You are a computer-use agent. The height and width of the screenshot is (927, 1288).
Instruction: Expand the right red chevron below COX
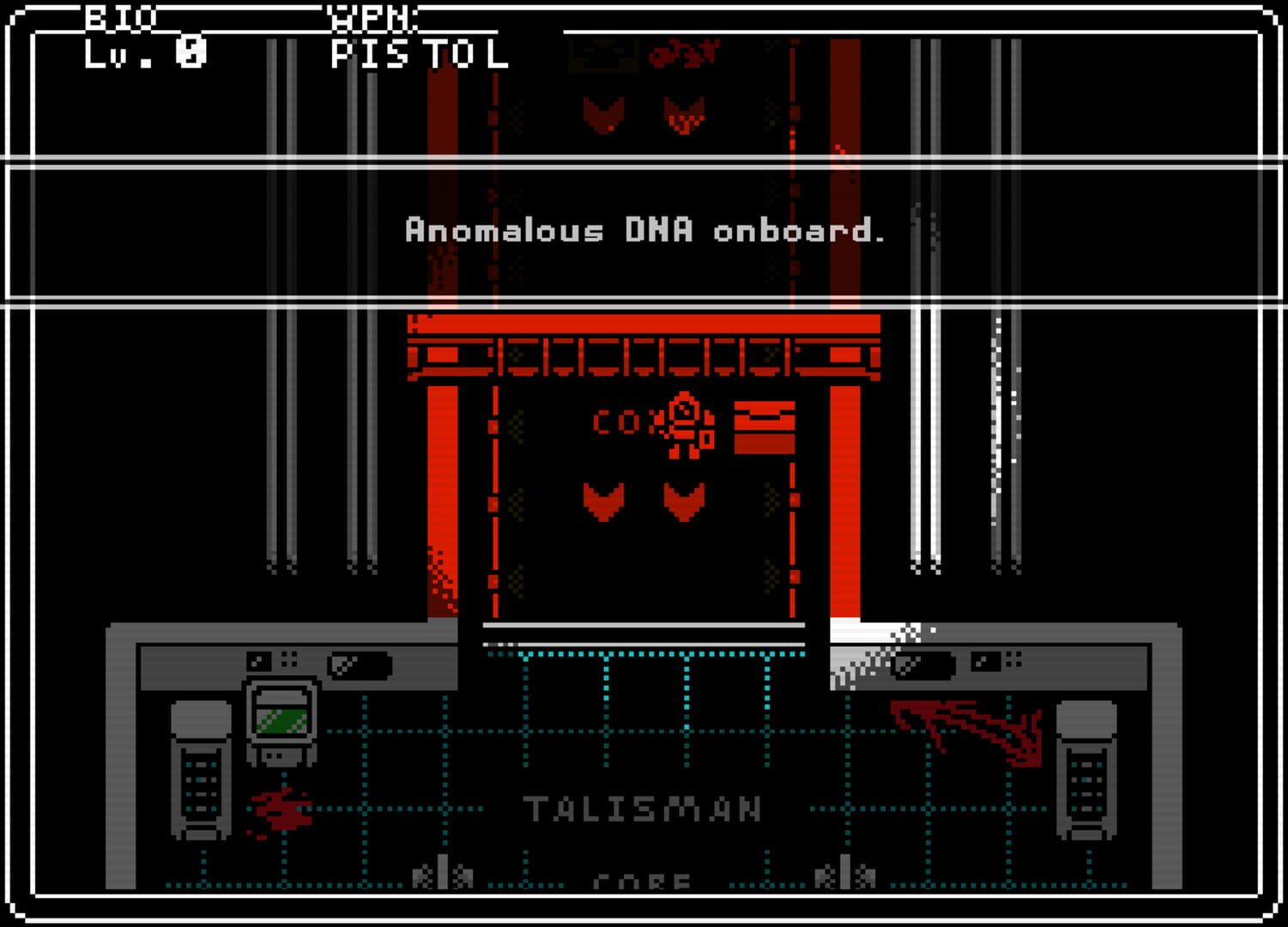tap(682, 502)
